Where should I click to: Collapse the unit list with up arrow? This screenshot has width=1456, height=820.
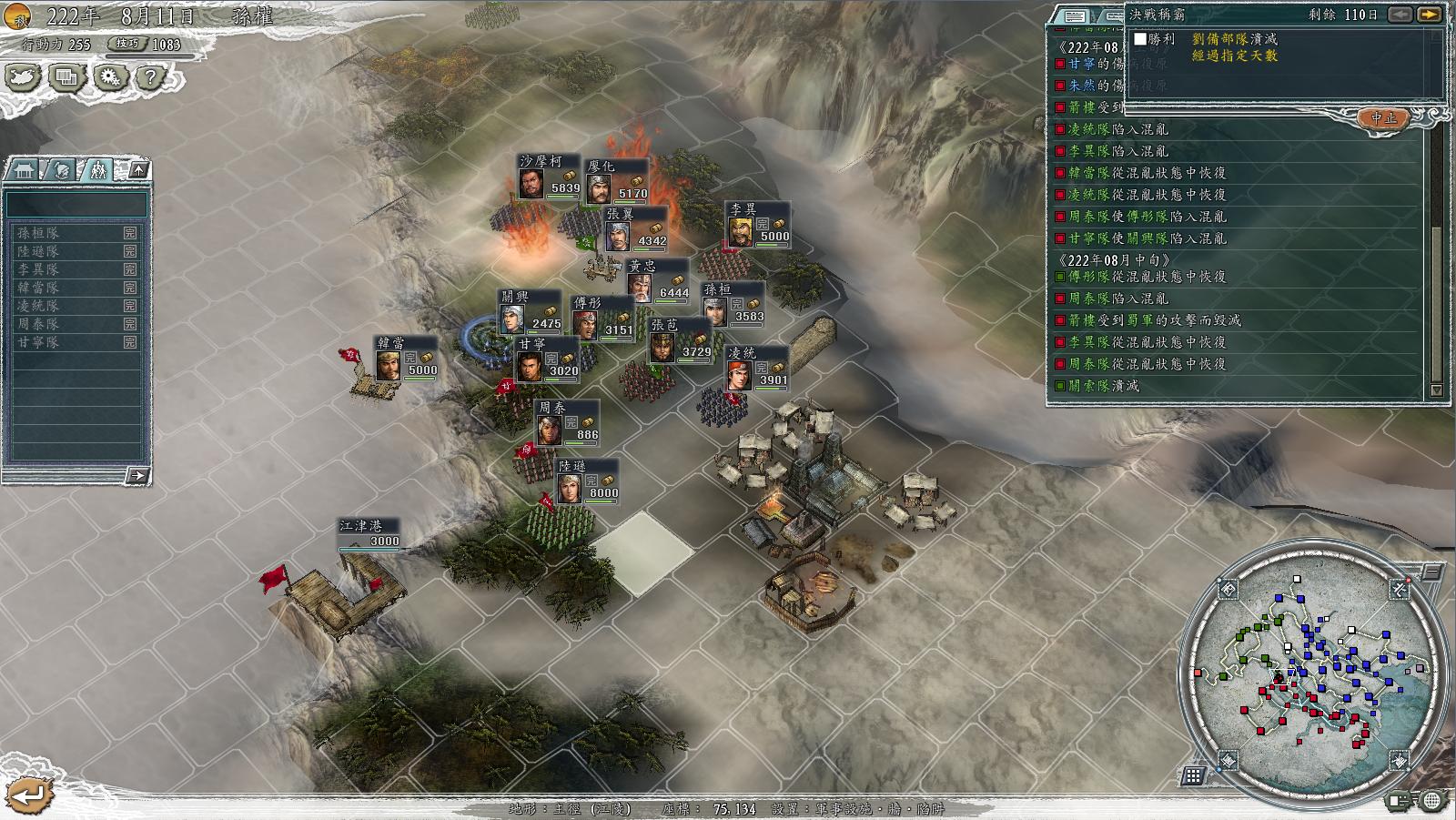pyautogui.click(x=137, y=170)
